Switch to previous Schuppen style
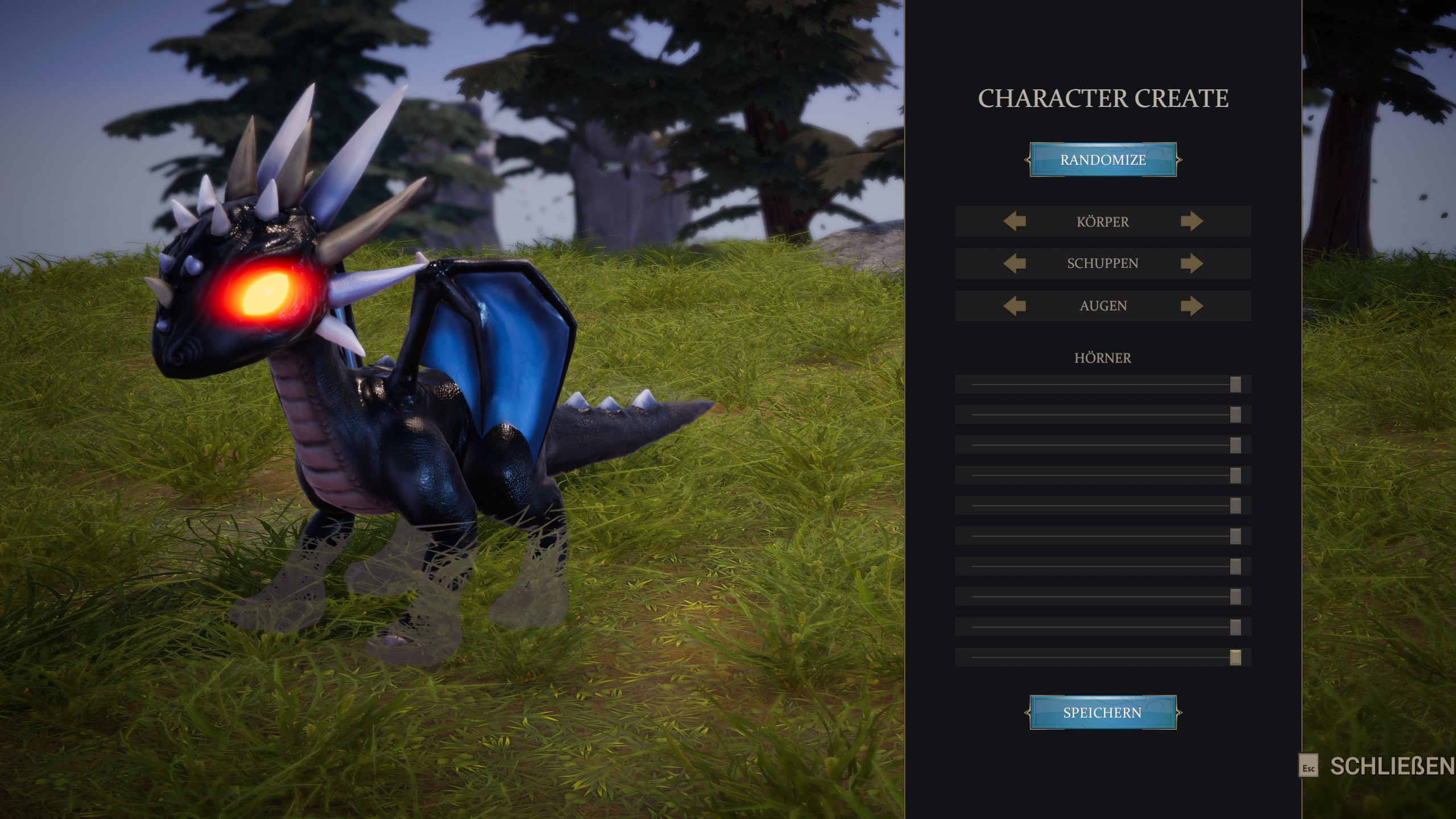This screenshot has height=819, width=1456. click(x=1015, y=263)
